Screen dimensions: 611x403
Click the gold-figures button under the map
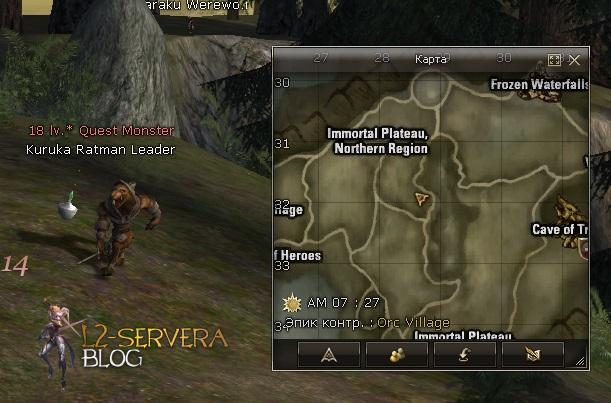[x=396, y=355]
